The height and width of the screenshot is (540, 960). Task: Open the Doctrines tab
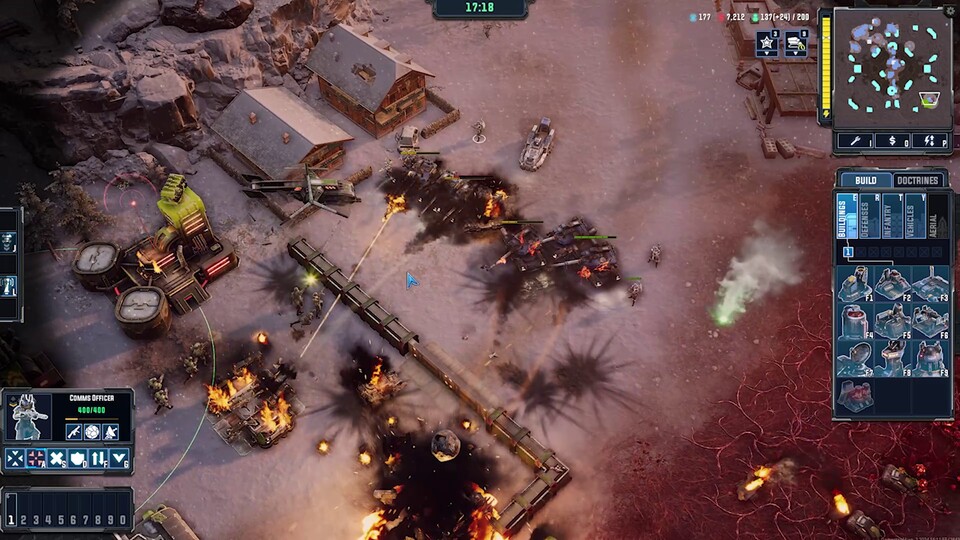pos(917,181)
